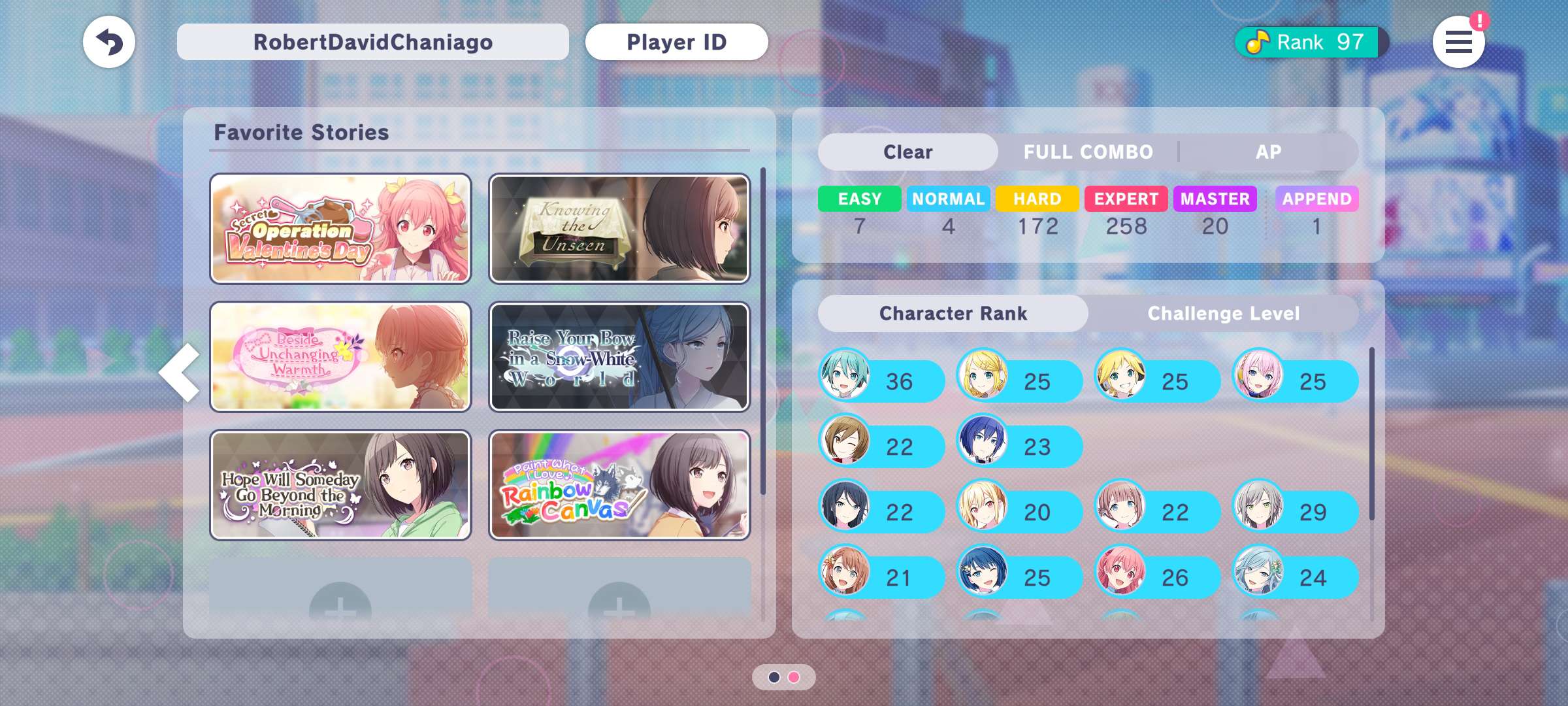1568x706 pixels.
Task: Open the Challenge Level tab
Action: pyautogui.click(x=1223, y=314)
